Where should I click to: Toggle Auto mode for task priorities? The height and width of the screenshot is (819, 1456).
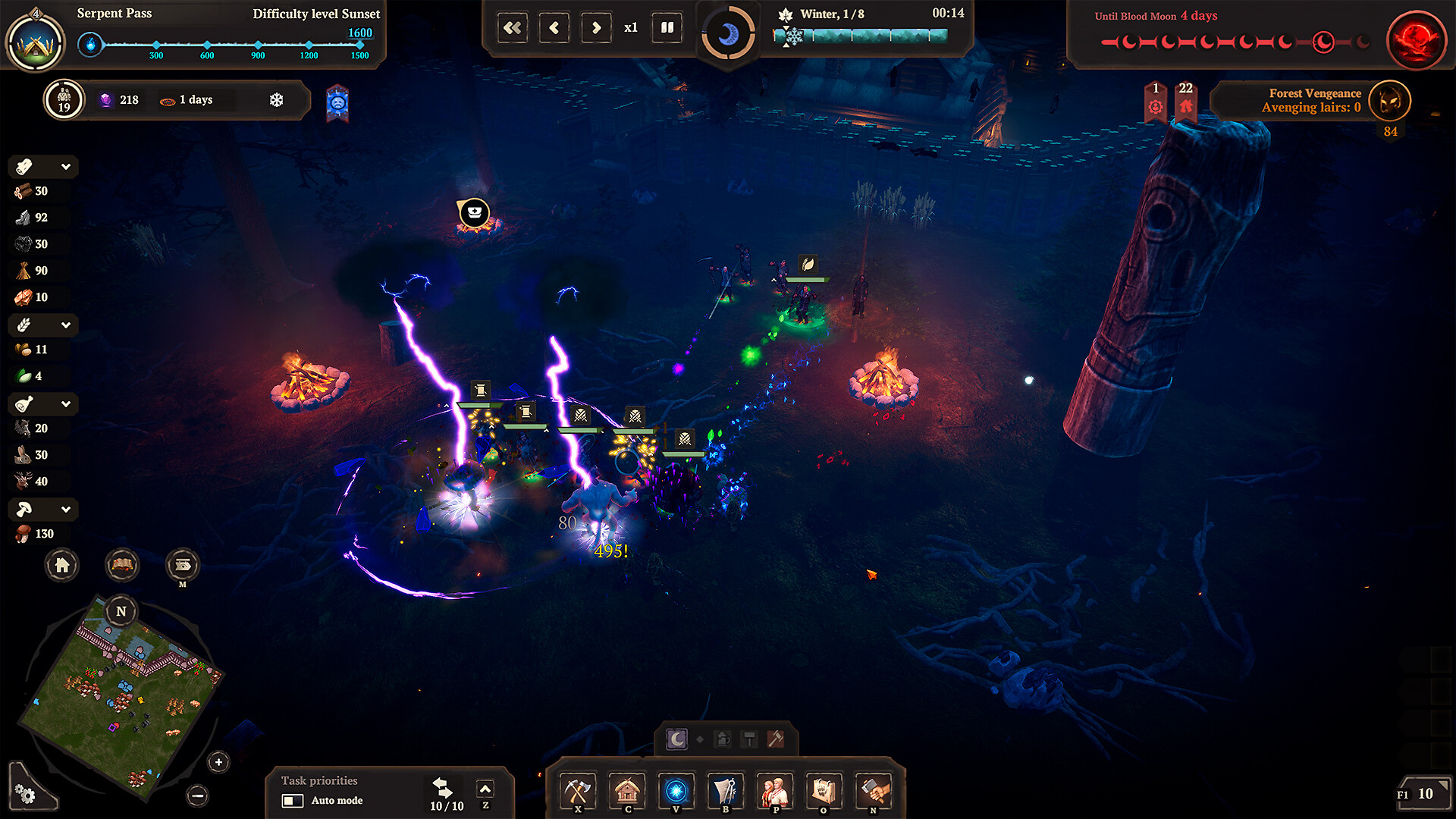293,801
